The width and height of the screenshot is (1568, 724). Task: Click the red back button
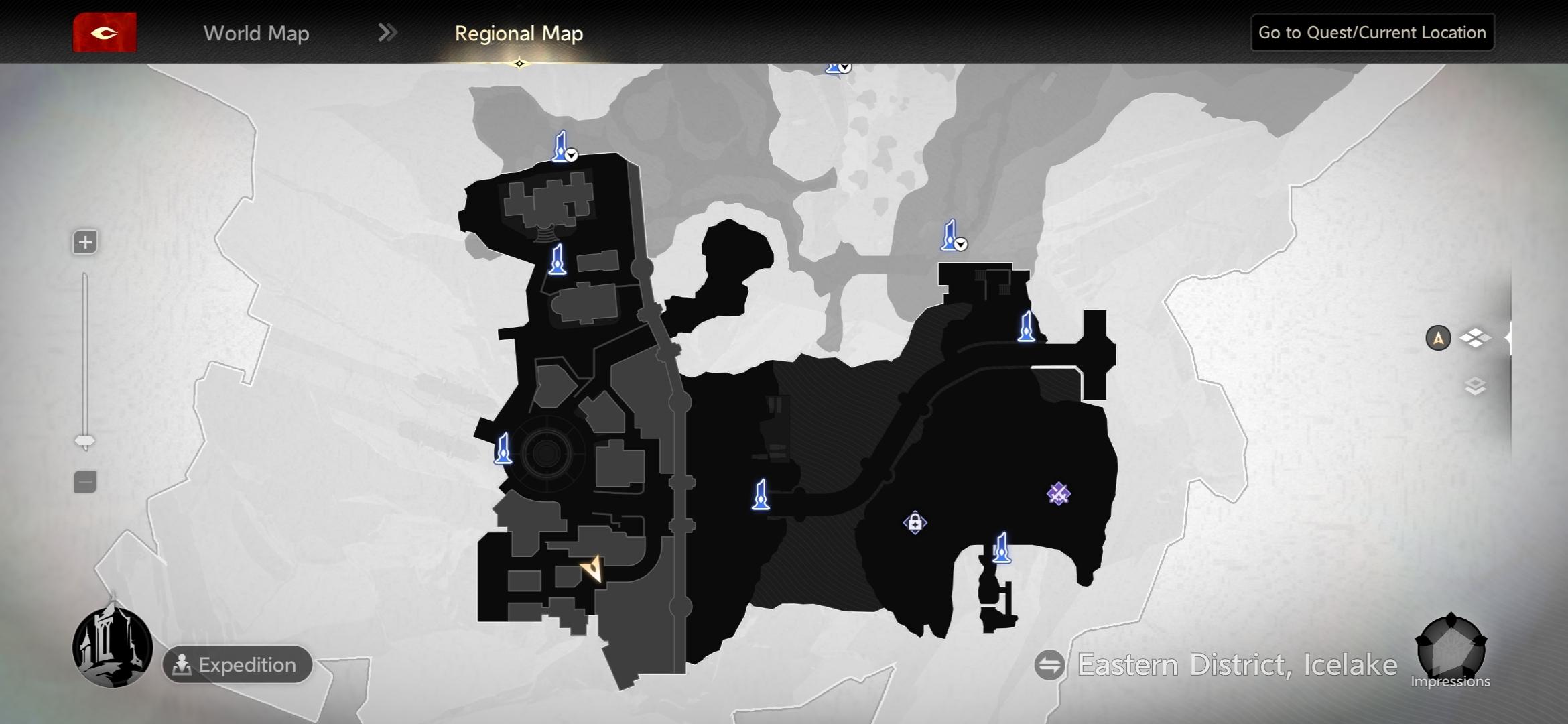click(105, 32)
